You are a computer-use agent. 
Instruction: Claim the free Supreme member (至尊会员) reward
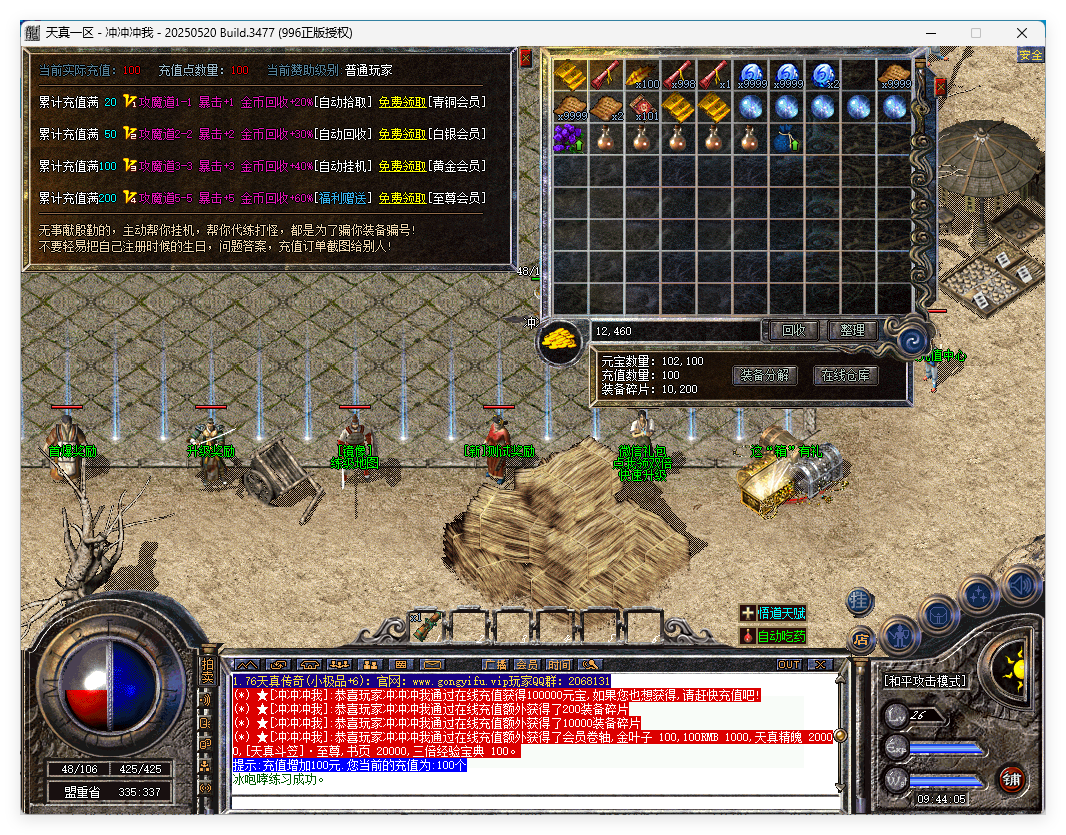(402, 198)
